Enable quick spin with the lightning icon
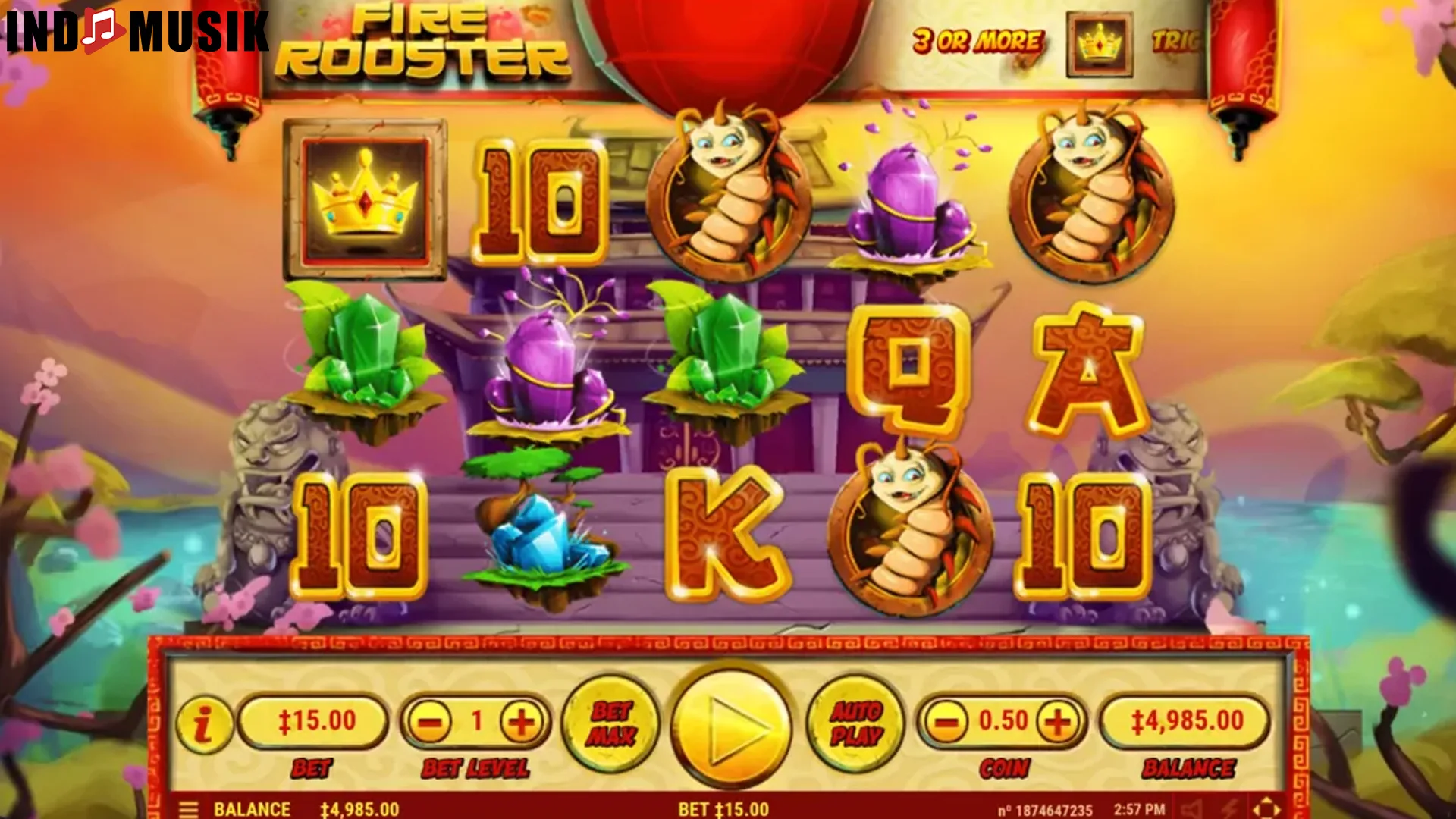Image resolution: width=1456 pixels, height=819 pixels. [1228, 809]
